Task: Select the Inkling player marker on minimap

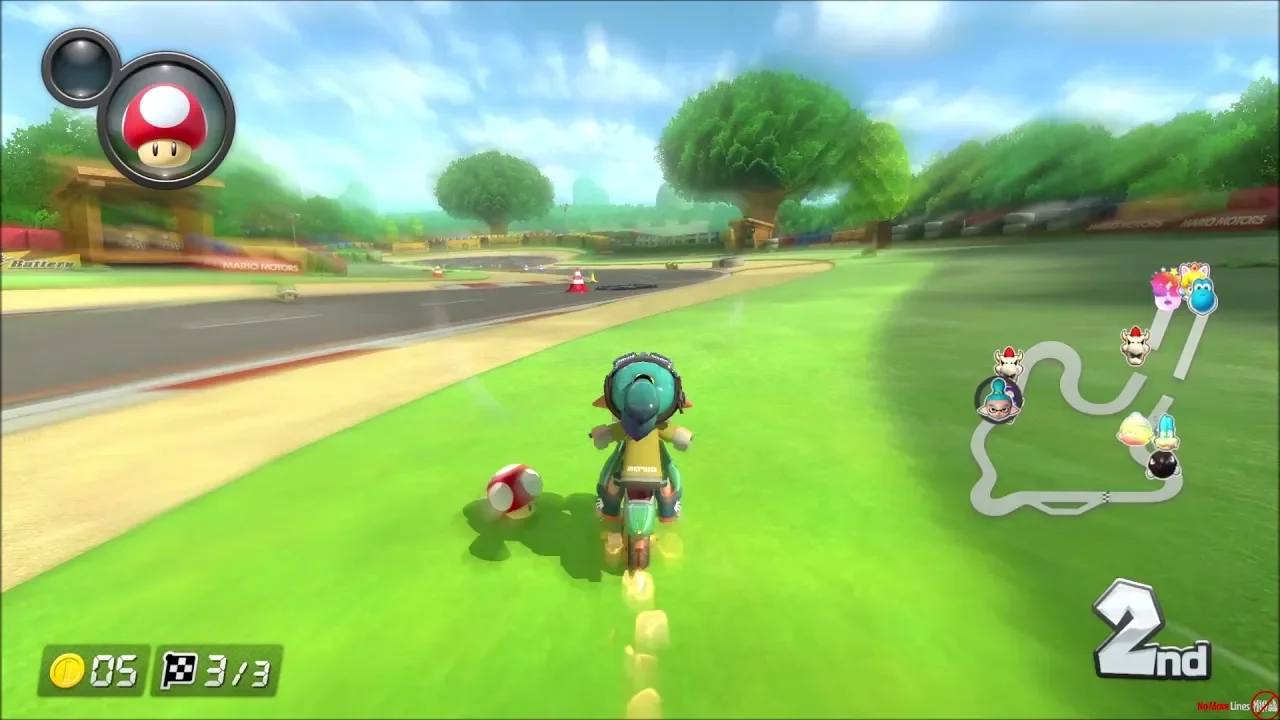Action: coord(997,399)
